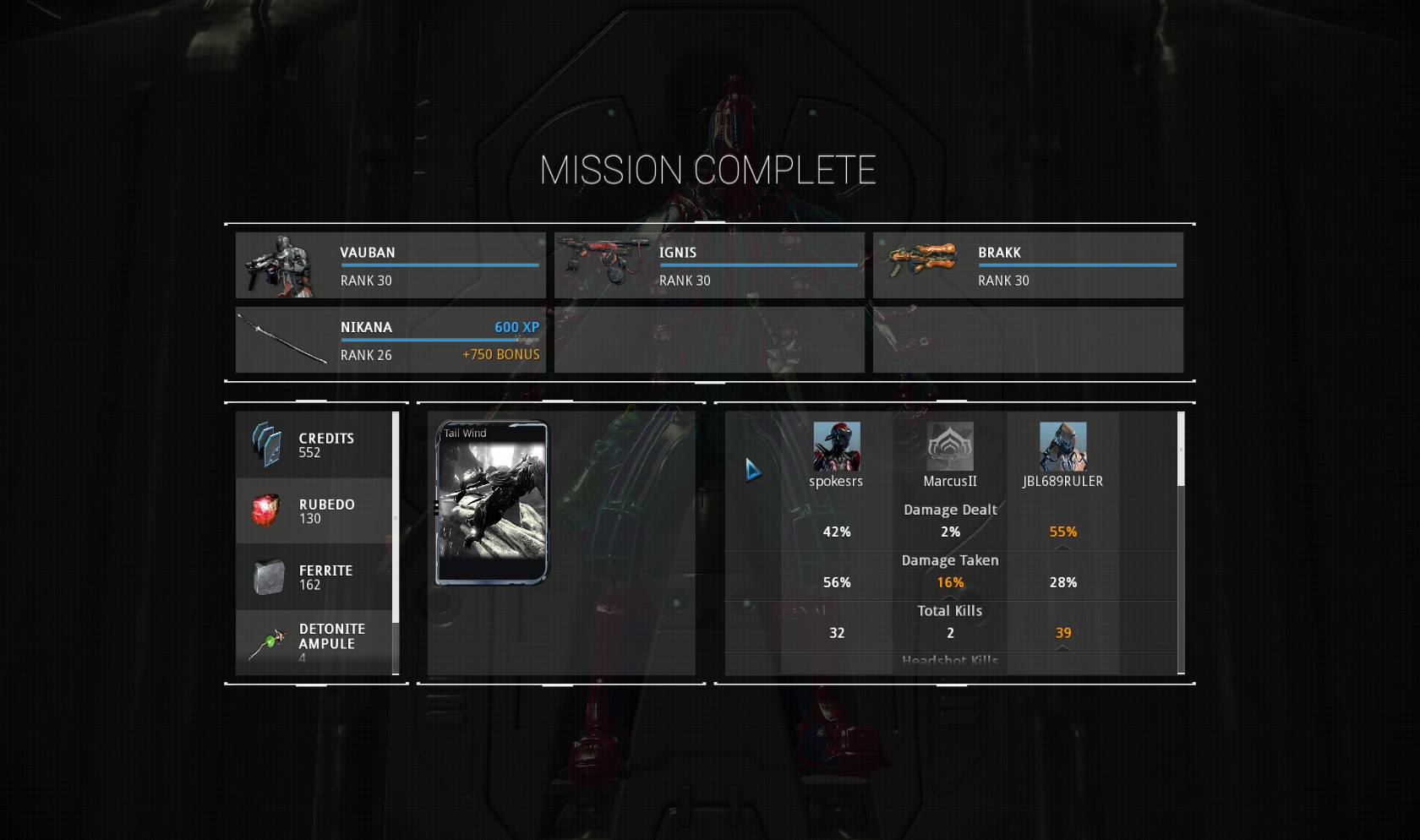Choose the Brakk weapon panel
Viewport: 1420px width, 840px height.
[1028, 265]
